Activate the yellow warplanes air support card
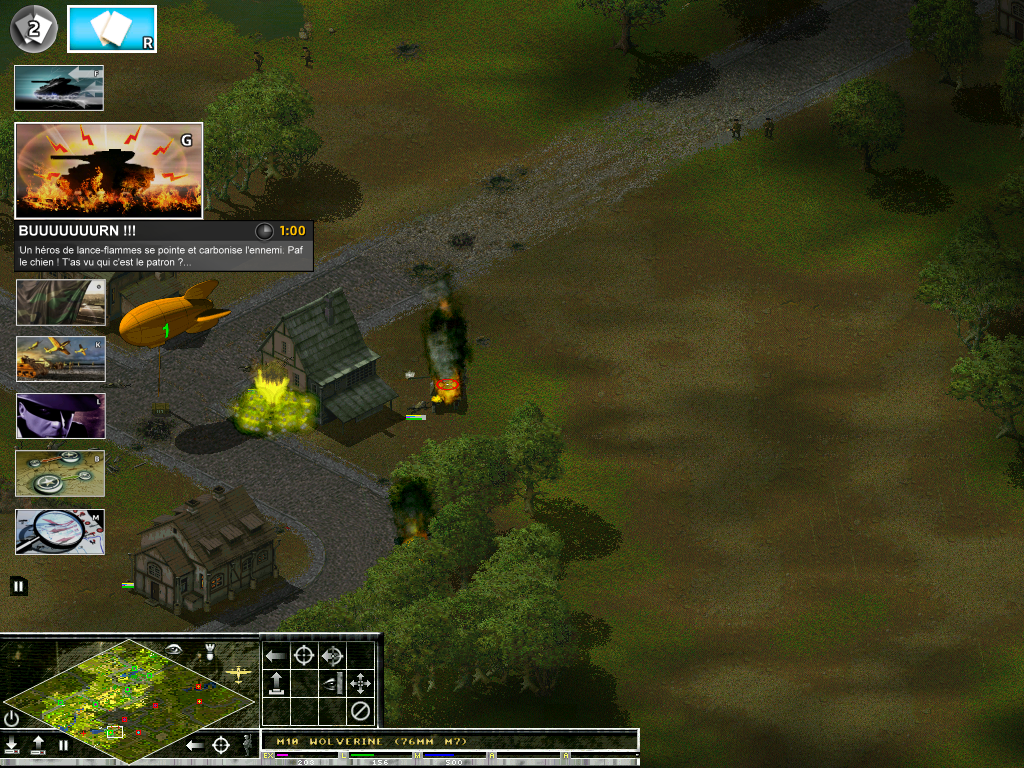 pos(60,359)
